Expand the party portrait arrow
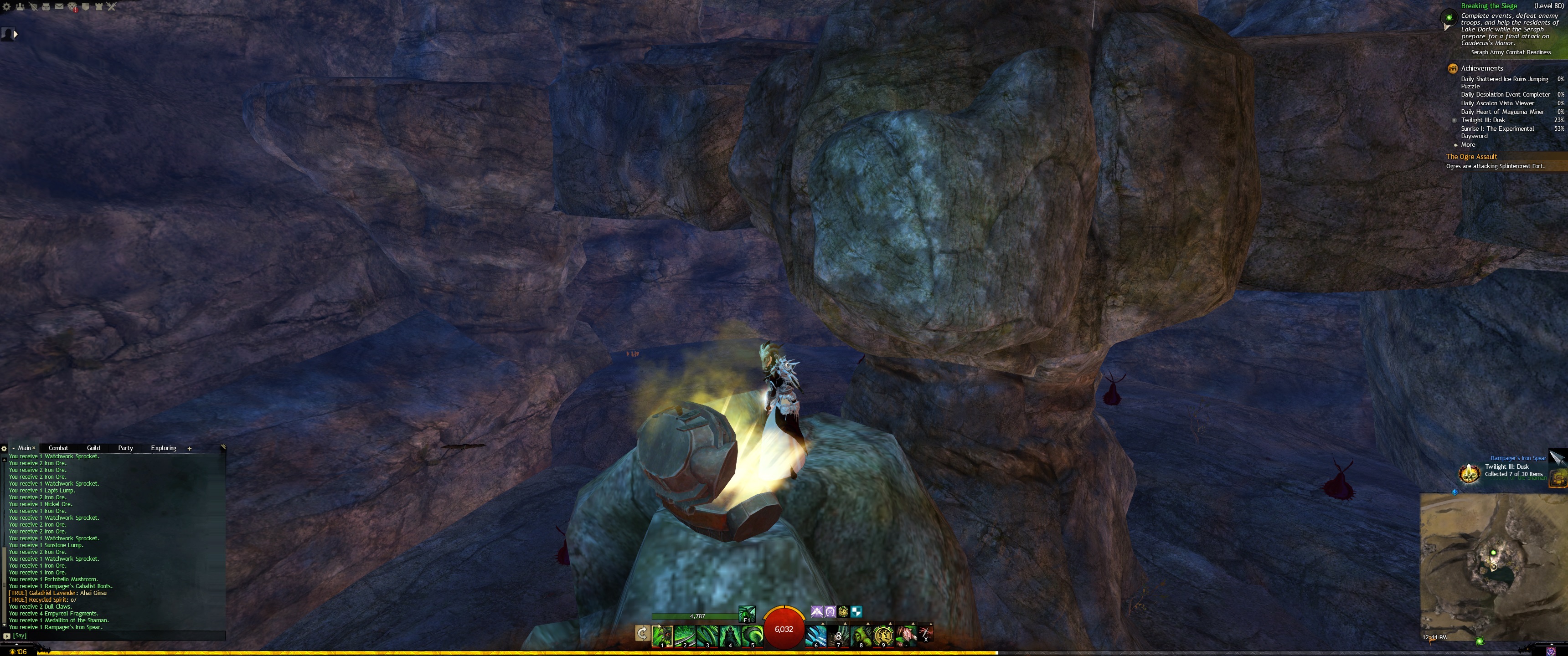The width and height of the screenshot is (1568, 656). (x=16, y=35)
